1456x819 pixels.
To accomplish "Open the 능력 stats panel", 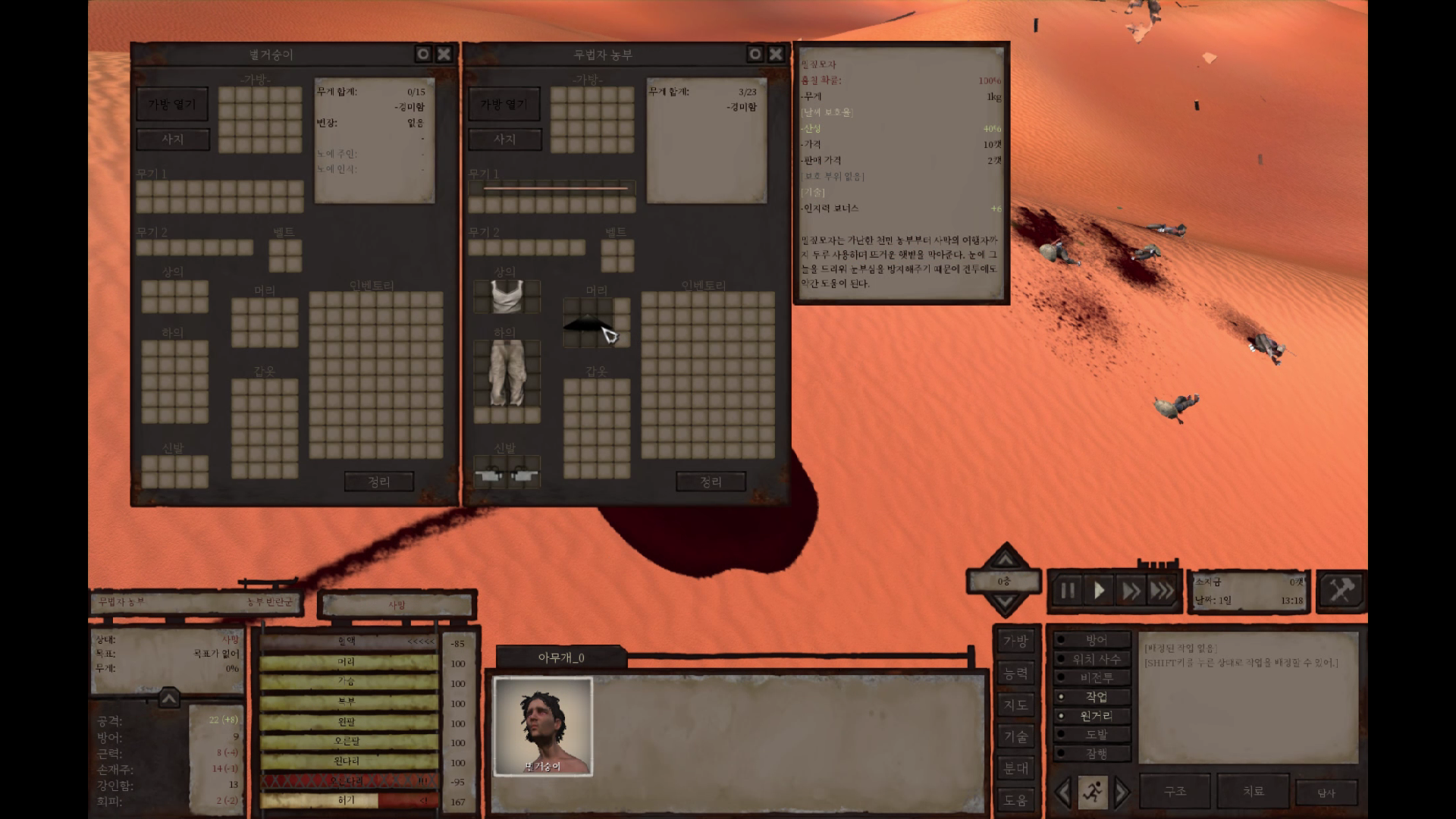I will click(1015, 673).
